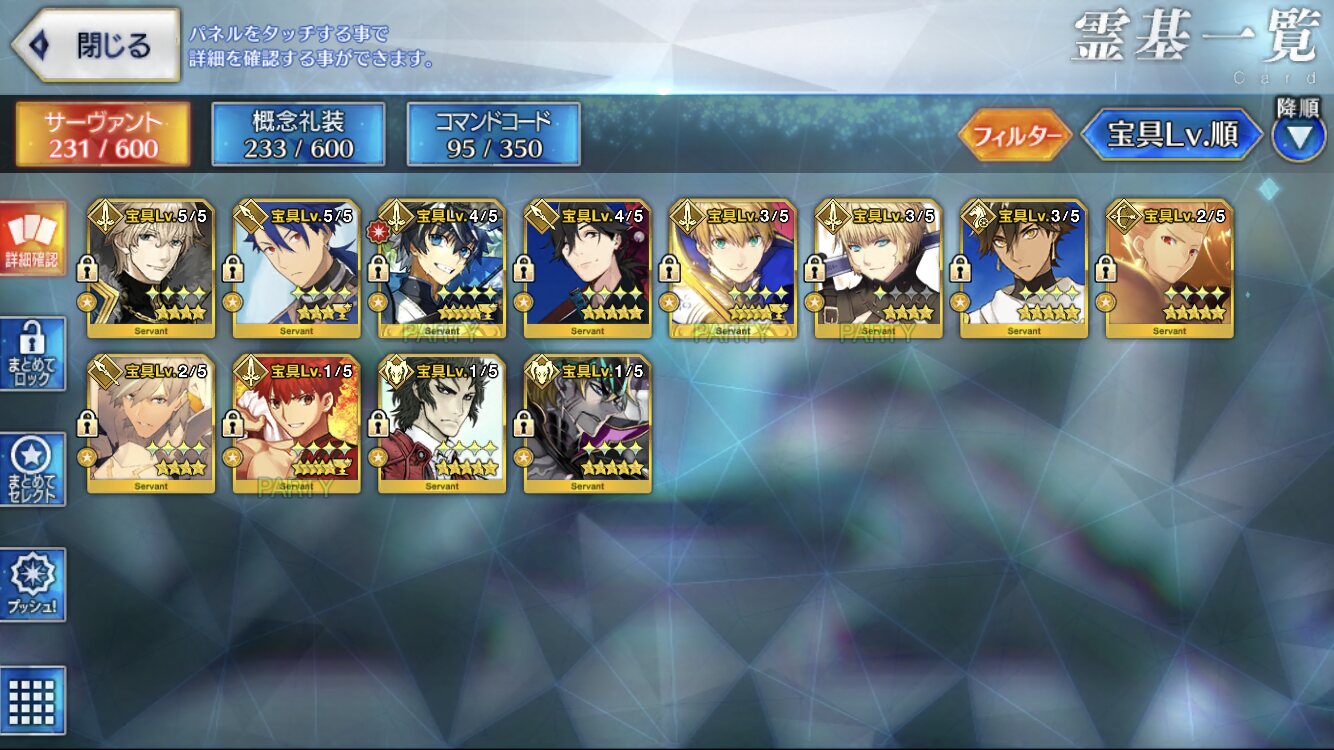The image size is (1334, 750).
Task: Switch to the サーヴァント tab
Action: (102, 135)
